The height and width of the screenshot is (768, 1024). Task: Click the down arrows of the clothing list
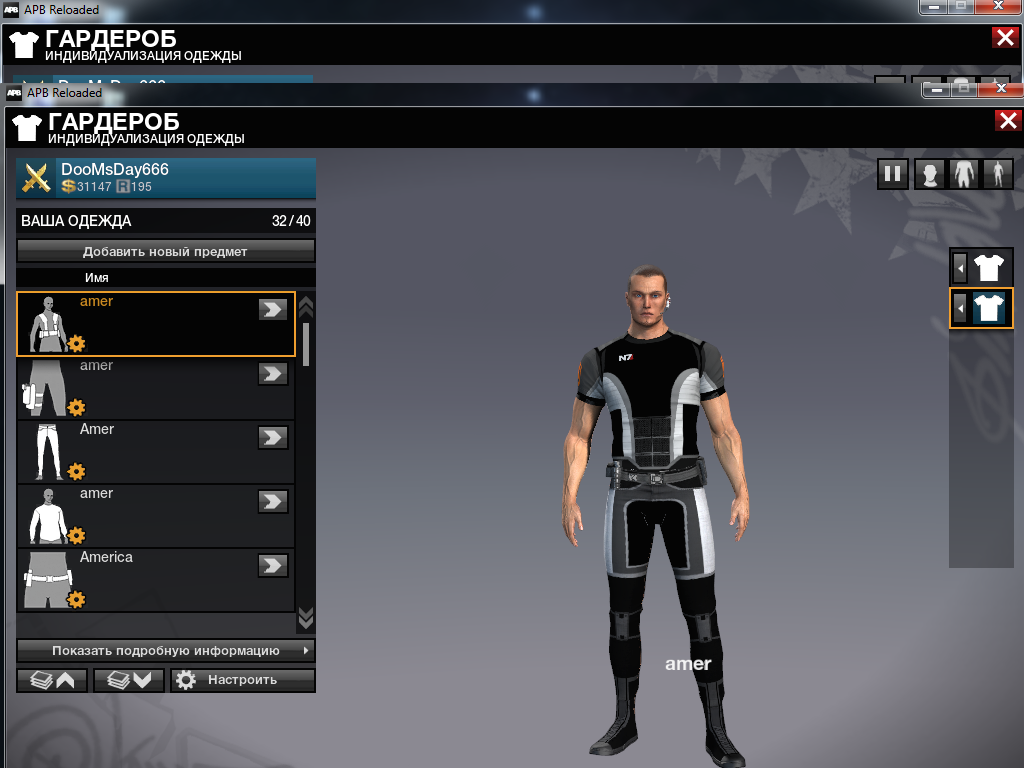click(x=306, y=616)
